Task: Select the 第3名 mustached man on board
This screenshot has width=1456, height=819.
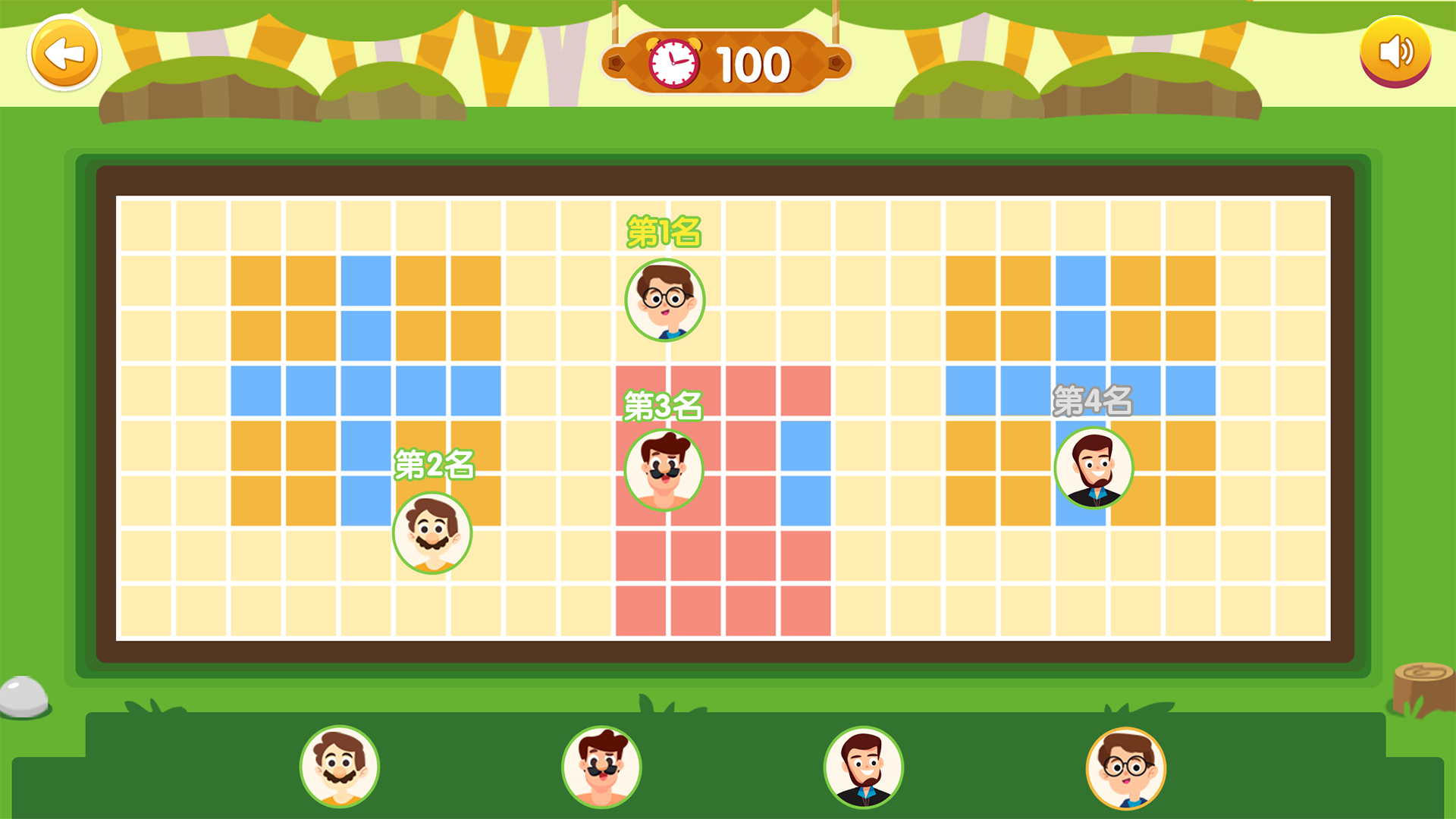Action: coord(664,470)
